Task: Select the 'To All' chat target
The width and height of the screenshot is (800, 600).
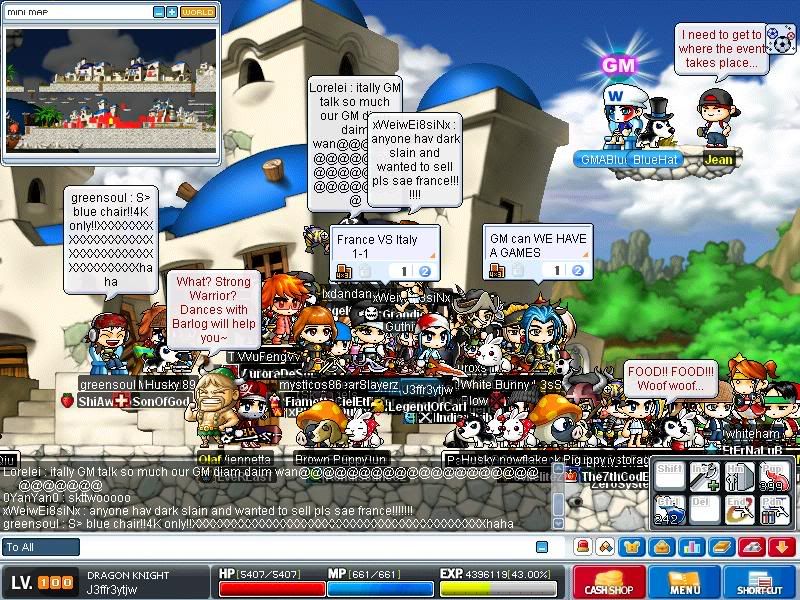Action: click(40, 547)
